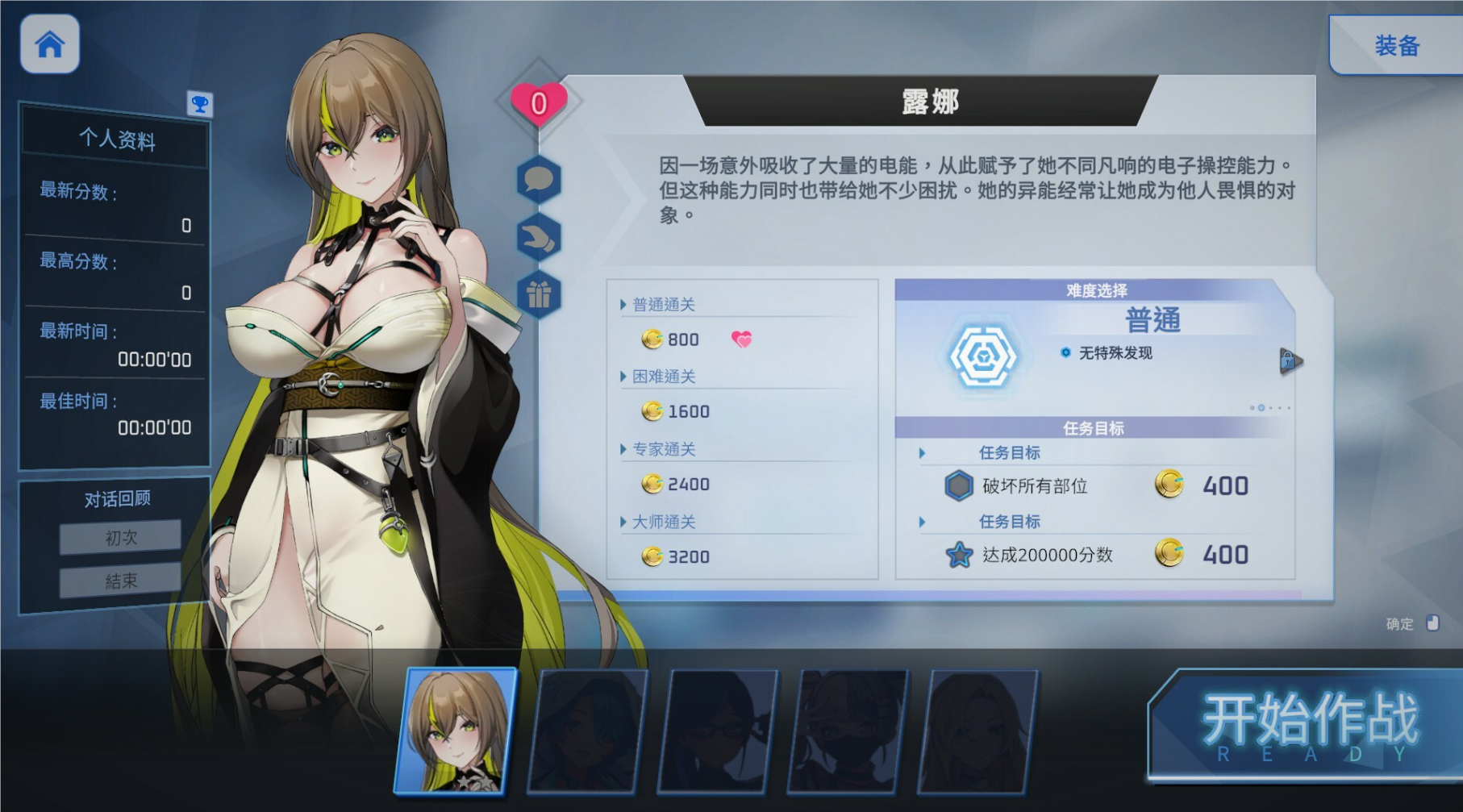Switch to the 装备 tab

coord(1394,46)
